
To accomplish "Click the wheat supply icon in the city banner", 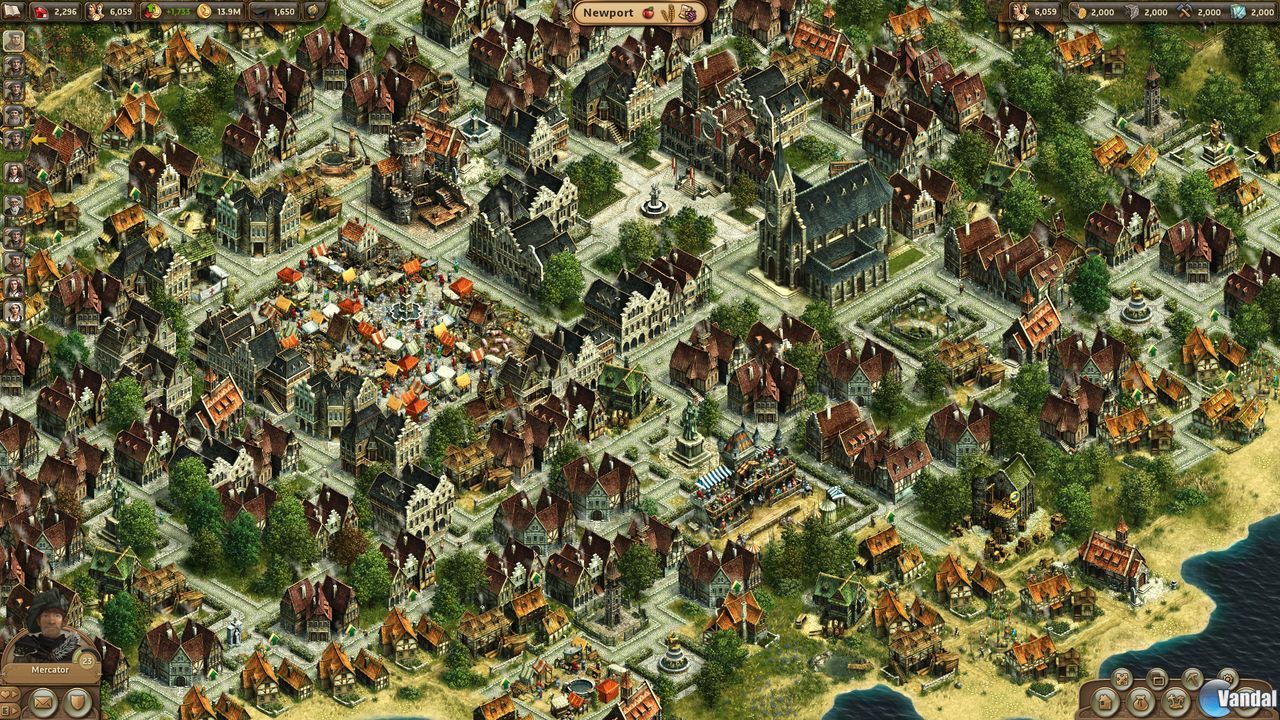I will 668,12.
